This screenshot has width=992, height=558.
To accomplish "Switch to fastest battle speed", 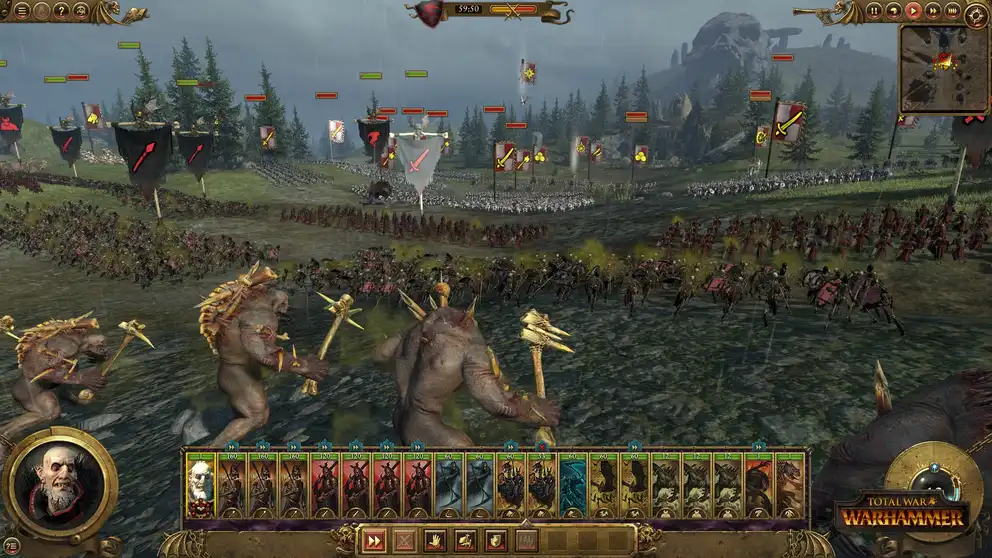I will point(951,11).
